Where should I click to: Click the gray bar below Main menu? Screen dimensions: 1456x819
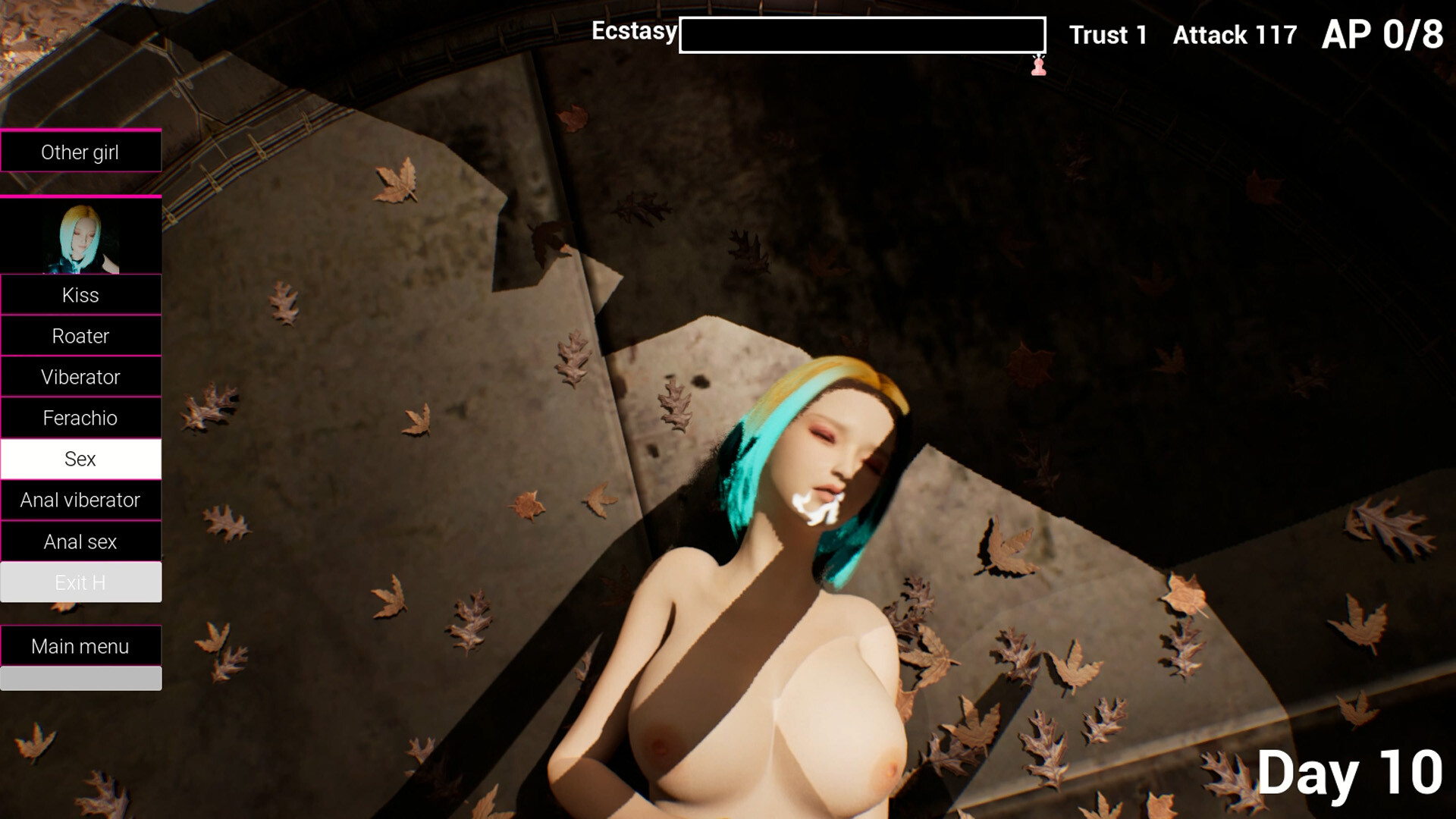[81, 678]
